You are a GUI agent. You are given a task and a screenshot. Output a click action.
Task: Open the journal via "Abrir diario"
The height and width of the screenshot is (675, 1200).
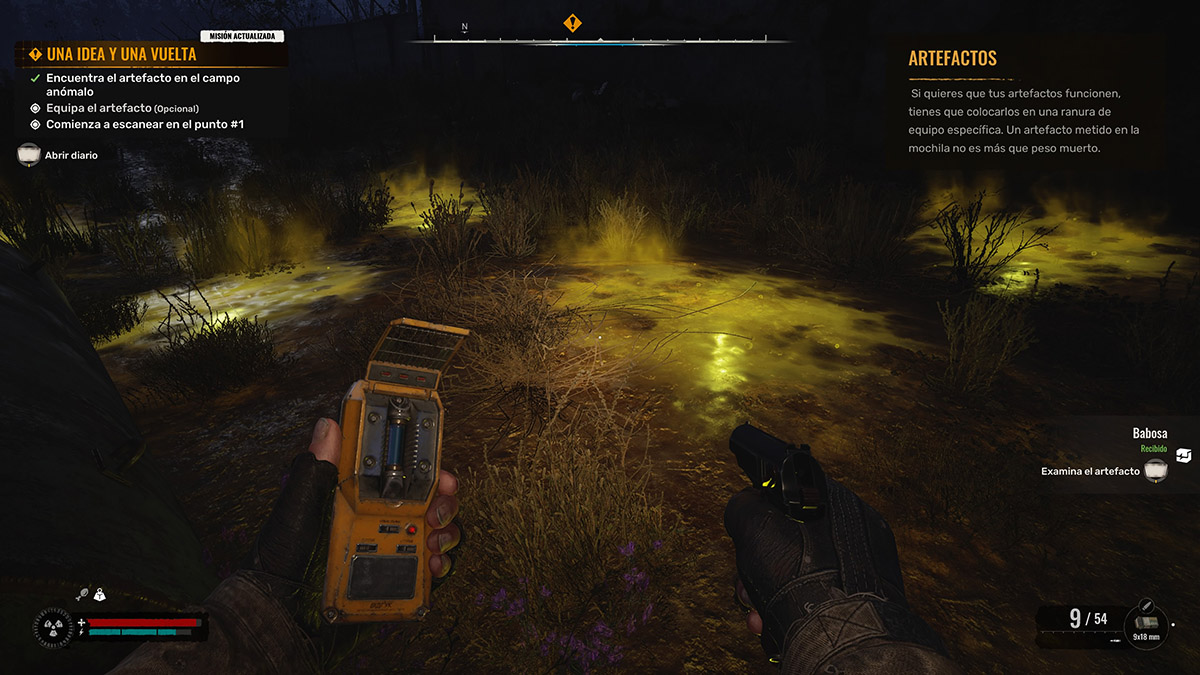[x=71, y=155]
